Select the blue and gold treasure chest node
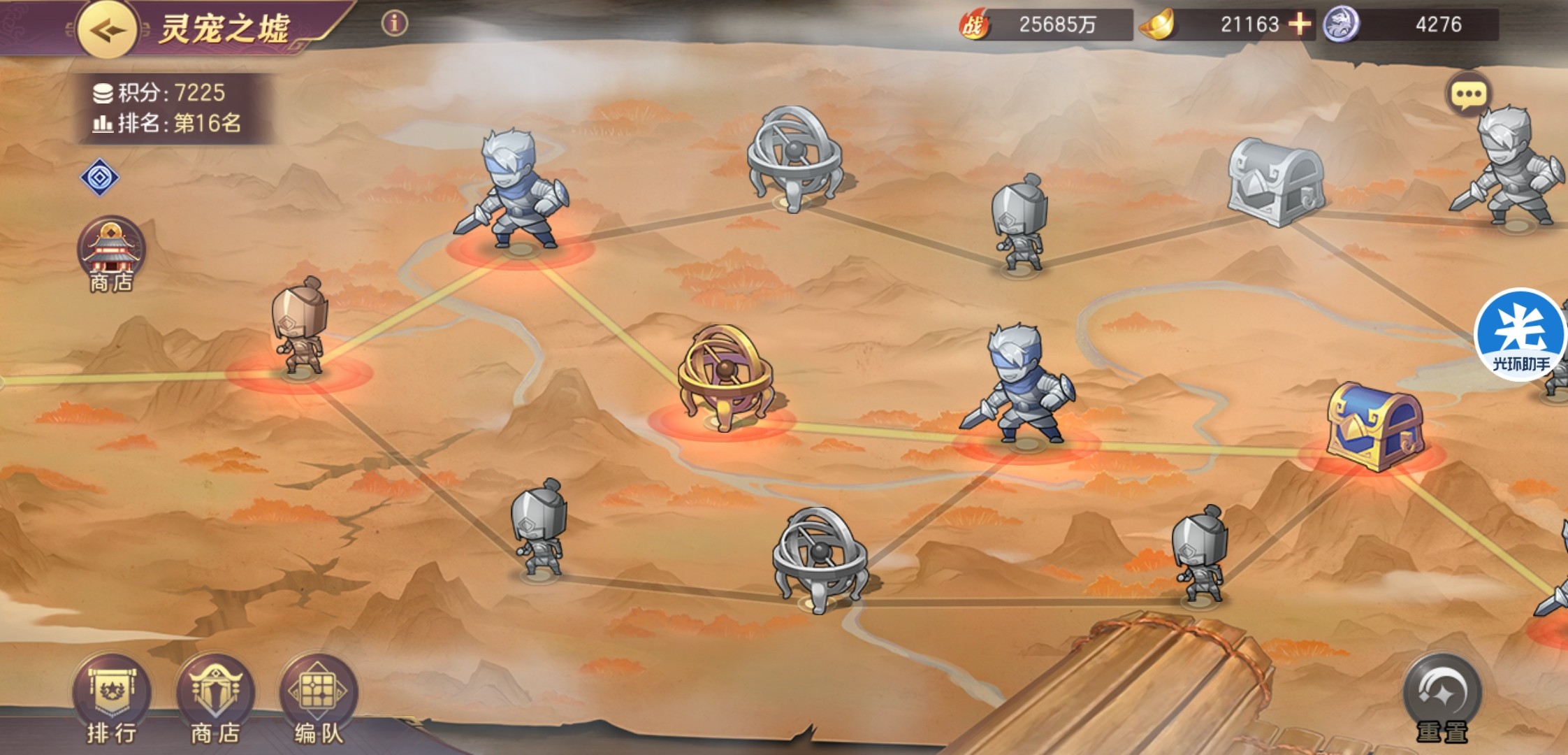Screen dimensions: 1568x755 (x=1375, y=426)
